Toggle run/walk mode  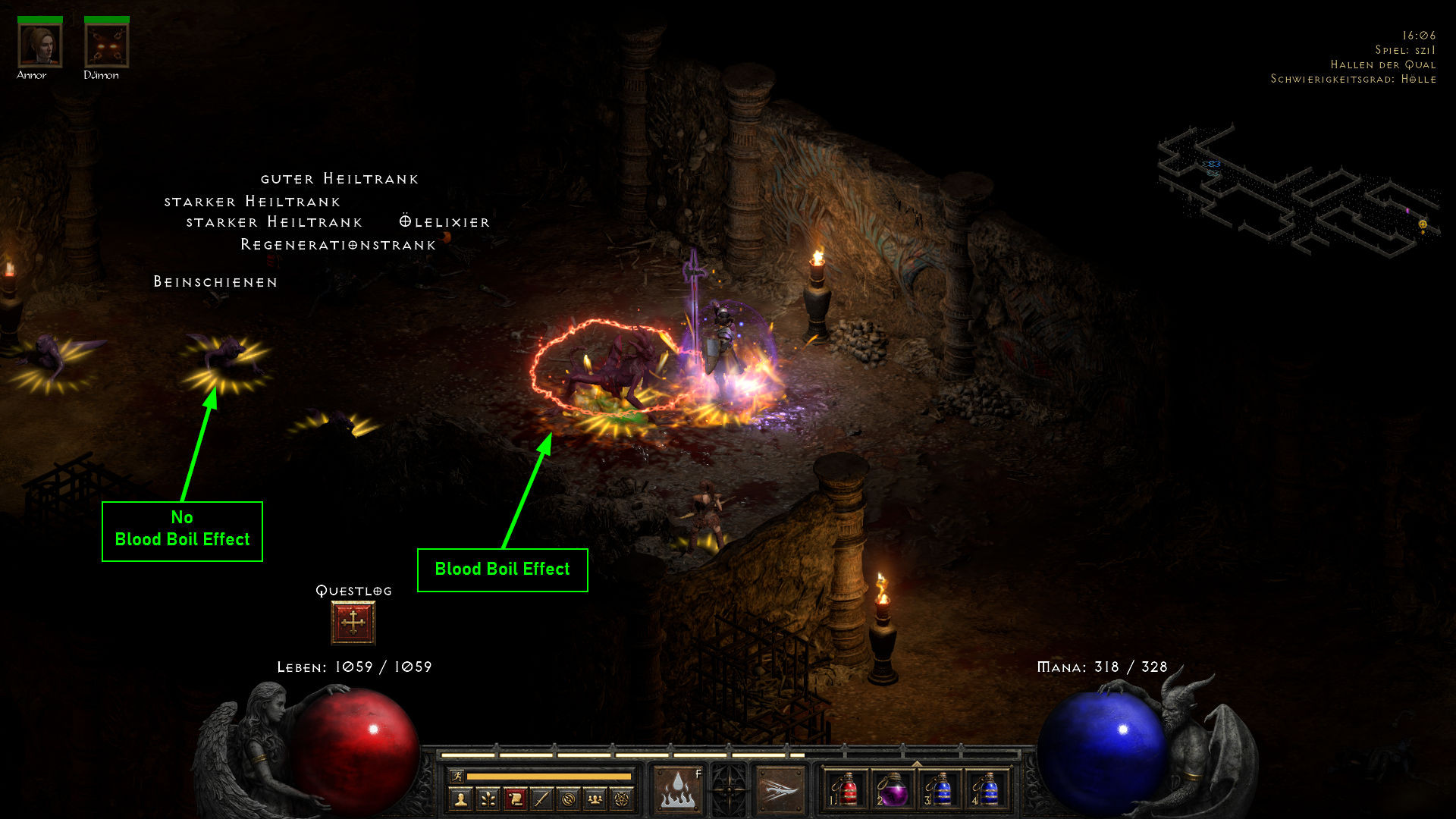[x=457, y=777]
